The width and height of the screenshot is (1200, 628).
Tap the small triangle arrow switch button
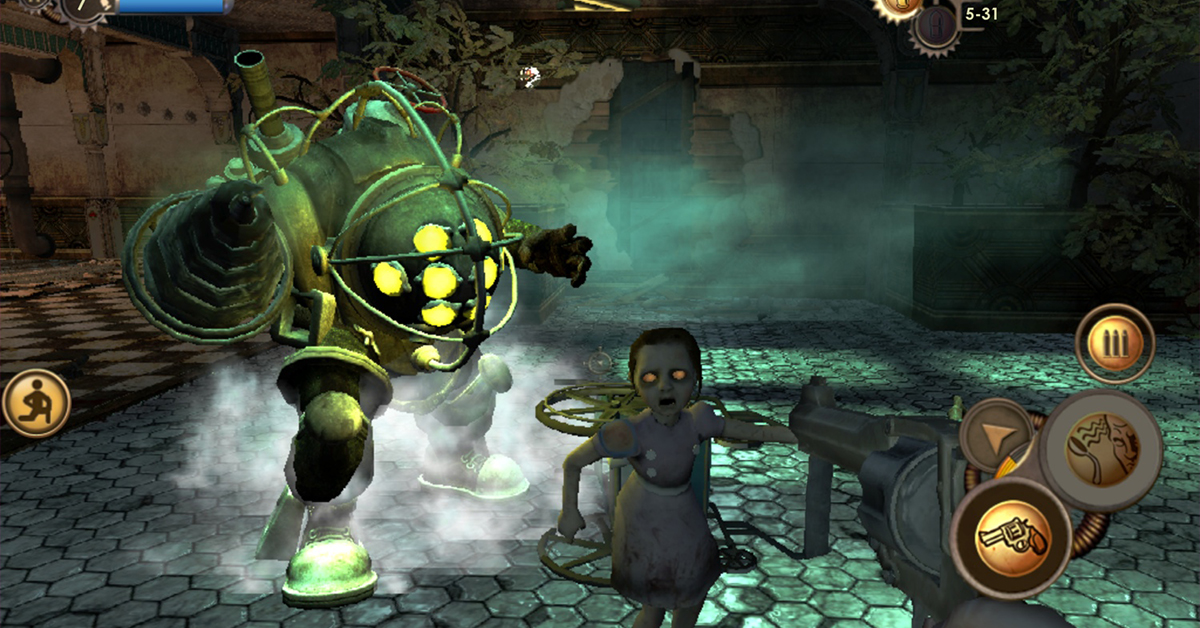pyautogui.click(x=996, y=436)
